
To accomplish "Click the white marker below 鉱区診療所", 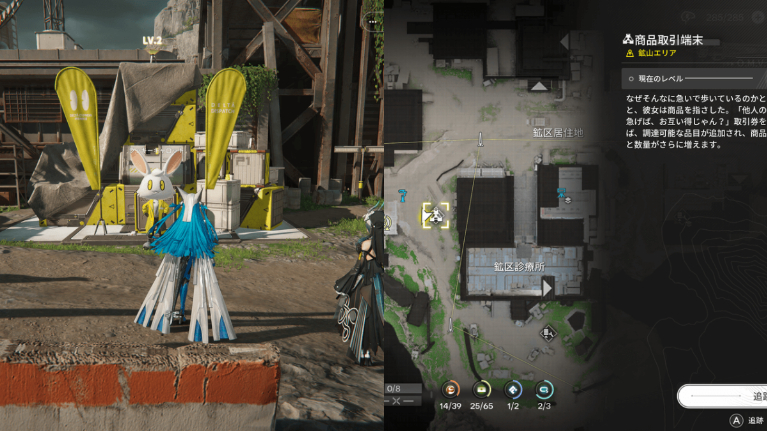I will (x=547, y=333).
